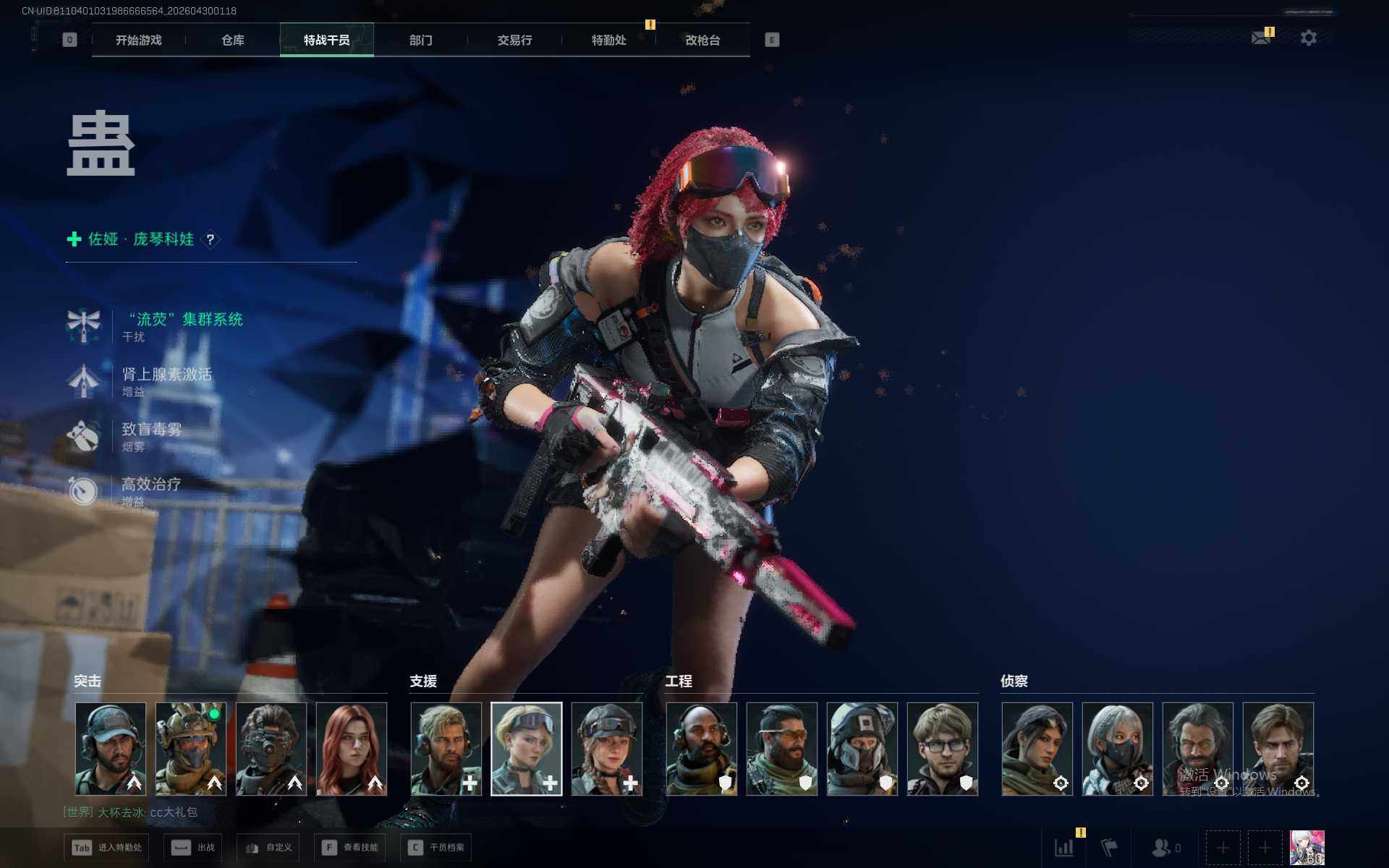
Task: Open the mail envelope icon
Action: pyautogui.click(x=1261, y=38)
